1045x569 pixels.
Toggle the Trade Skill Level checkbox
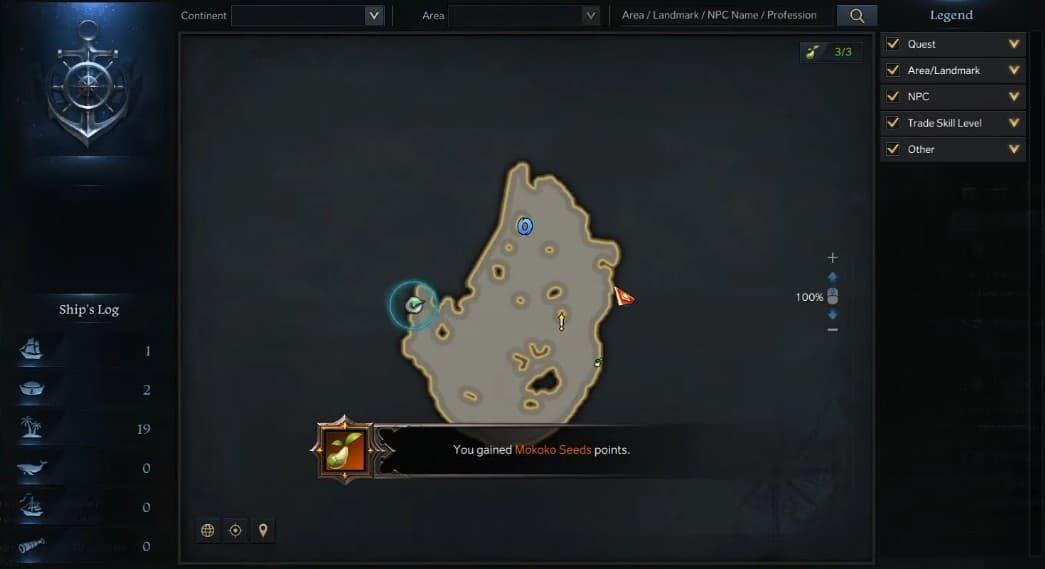tap(893, 123)
